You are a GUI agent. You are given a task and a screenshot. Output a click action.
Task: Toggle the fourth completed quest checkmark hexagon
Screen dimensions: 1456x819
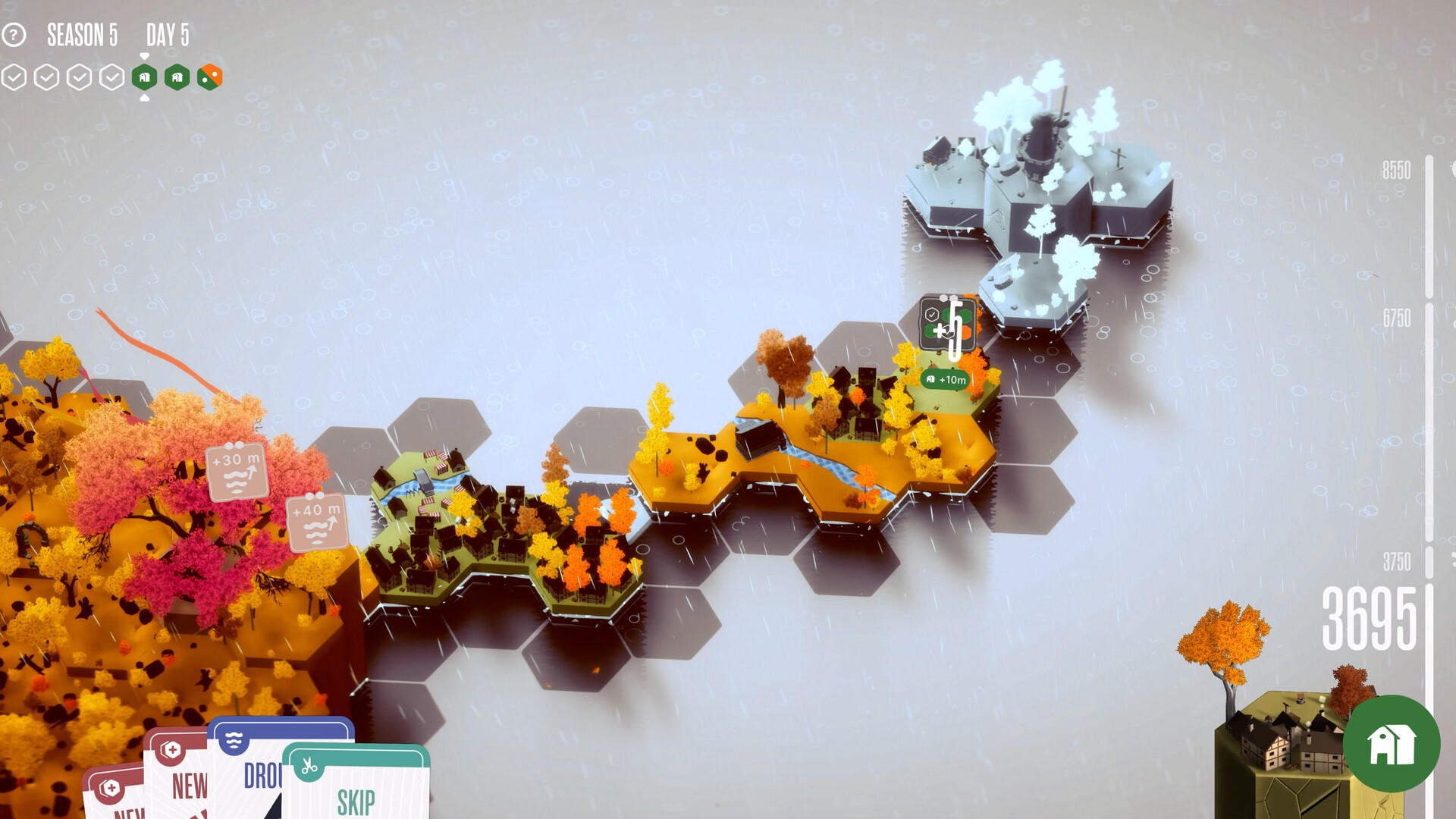(x=112, y=76)
